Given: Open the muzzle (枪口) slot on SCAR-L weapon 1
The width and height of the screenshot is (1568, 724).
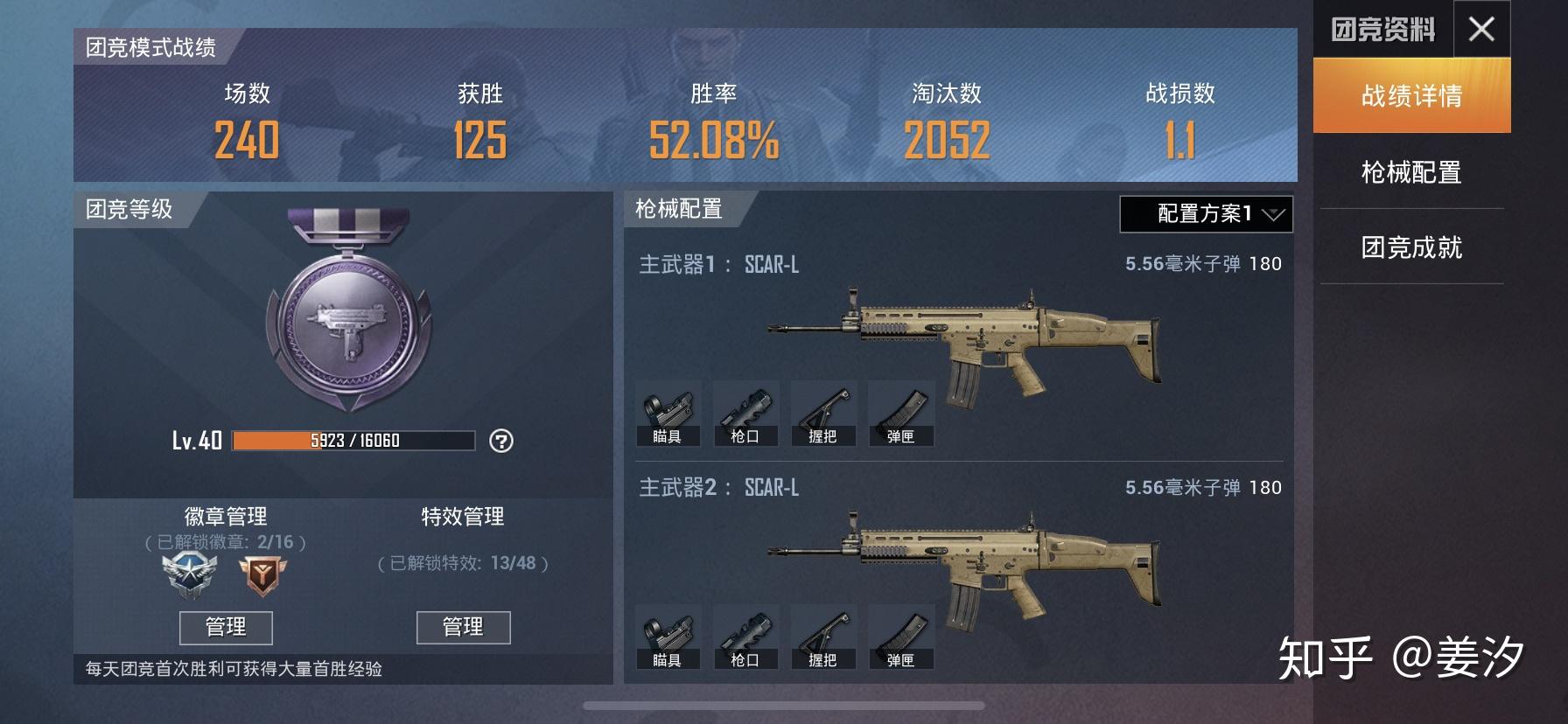Looking at the screenshot, I should click(748, 413).
